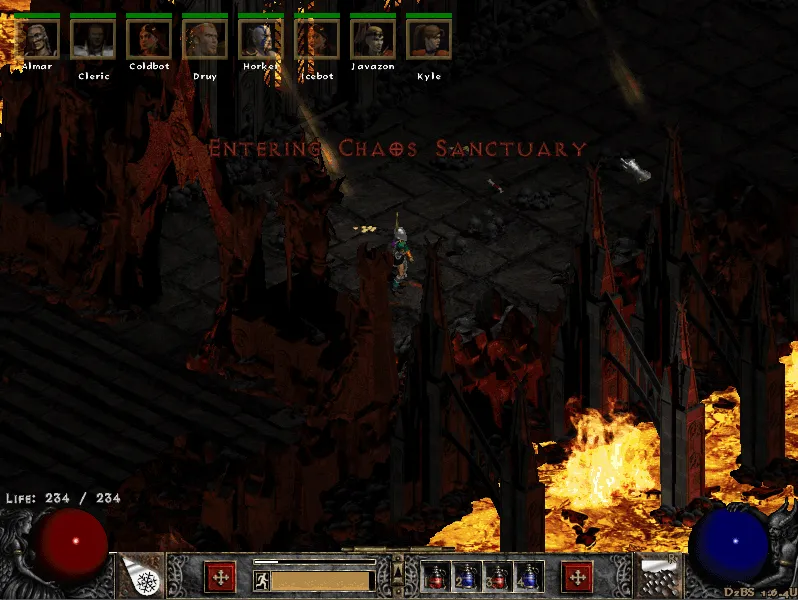The height and width of the screenshot is (600, 798).
Task: Select the Javazon party portrait
Action: 373,39
